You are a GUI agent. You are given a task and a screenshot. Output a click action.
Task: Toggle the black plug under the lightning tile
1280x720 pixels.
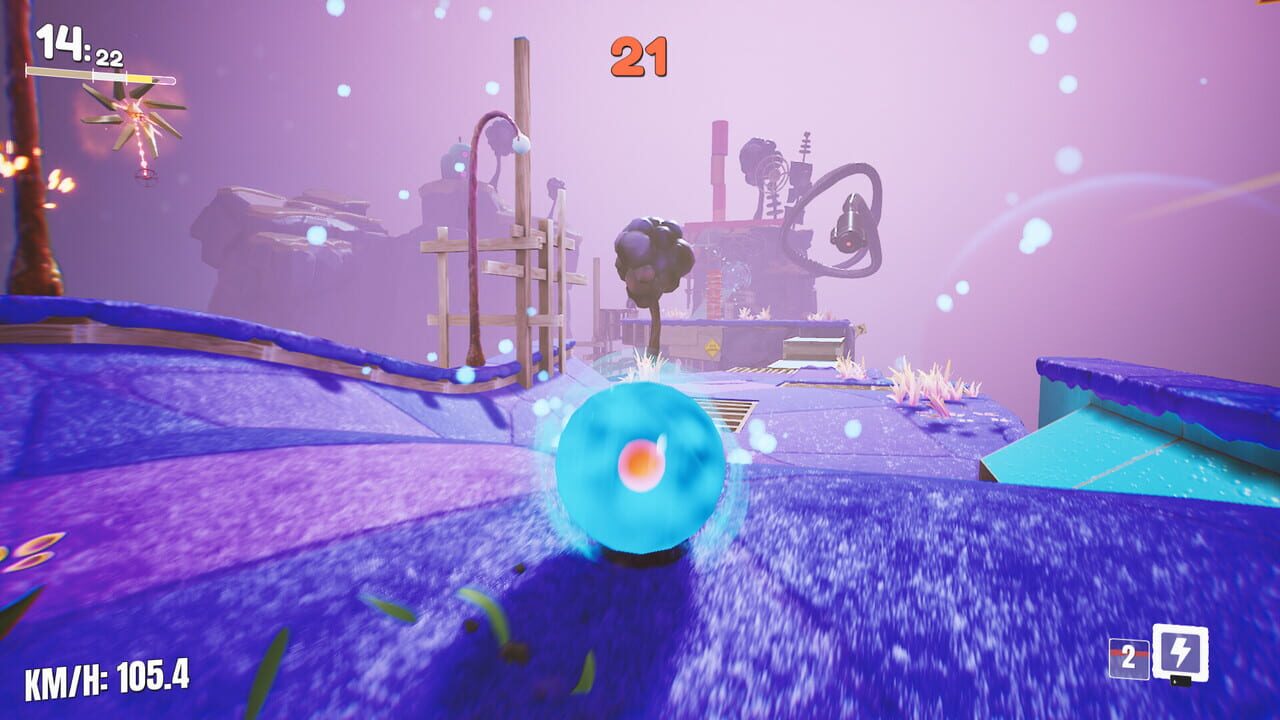[1180, 681]
